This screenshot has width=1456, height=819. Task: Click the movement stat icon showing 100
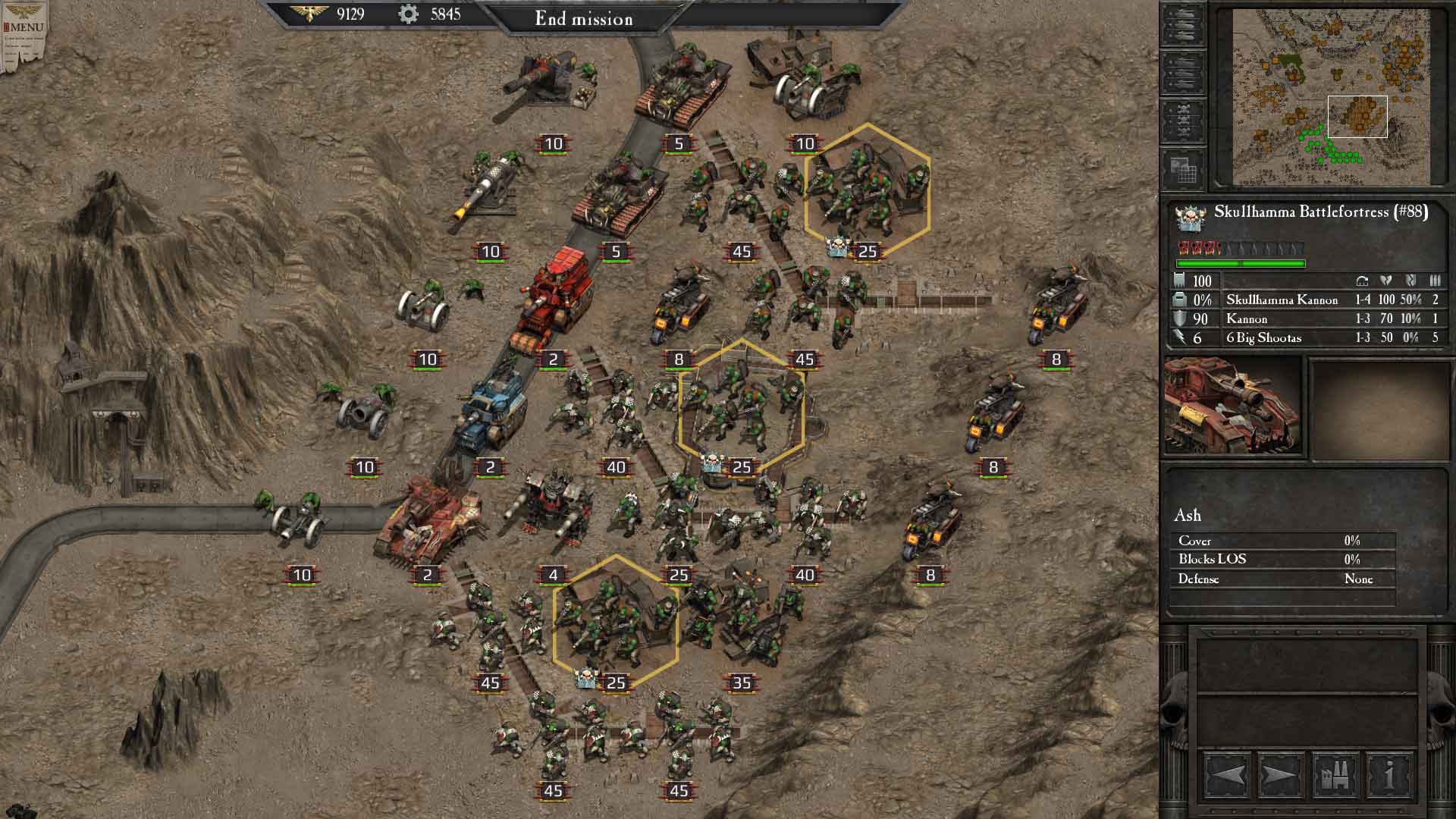click(x=1181, y=281)
